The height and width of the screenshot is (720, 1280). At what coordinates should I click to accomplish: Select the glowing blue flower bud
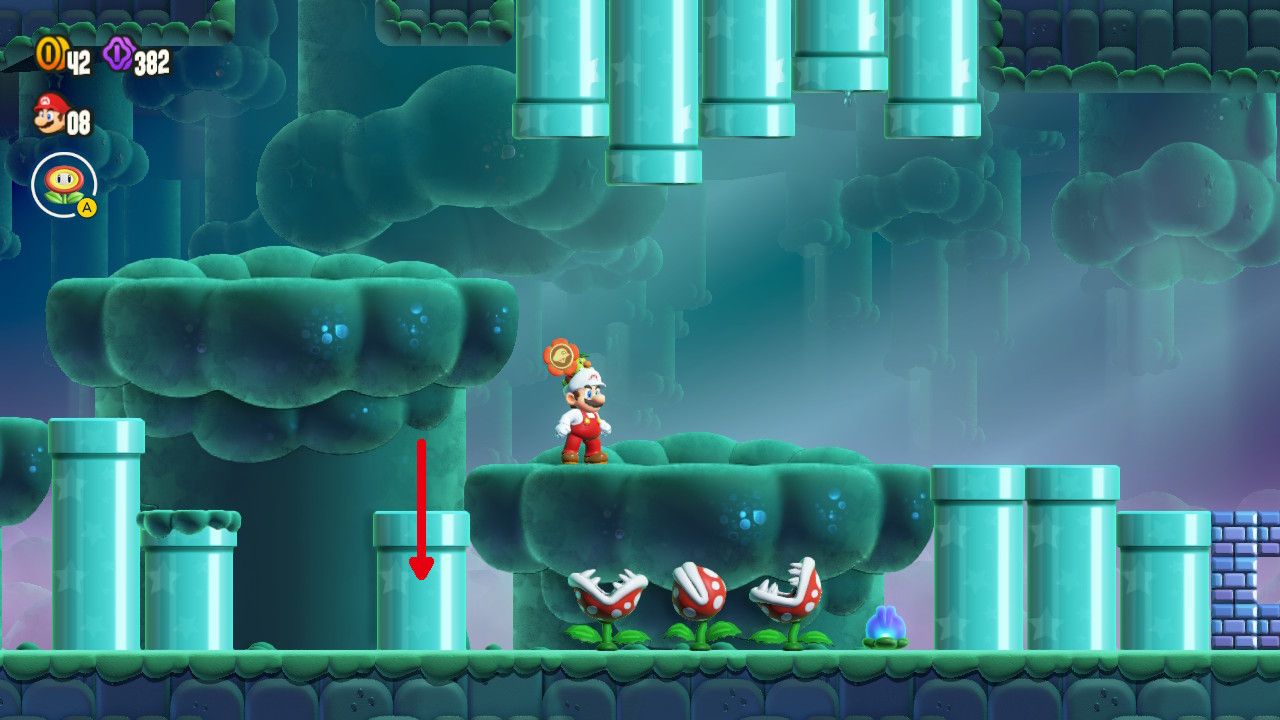point(884,620)
